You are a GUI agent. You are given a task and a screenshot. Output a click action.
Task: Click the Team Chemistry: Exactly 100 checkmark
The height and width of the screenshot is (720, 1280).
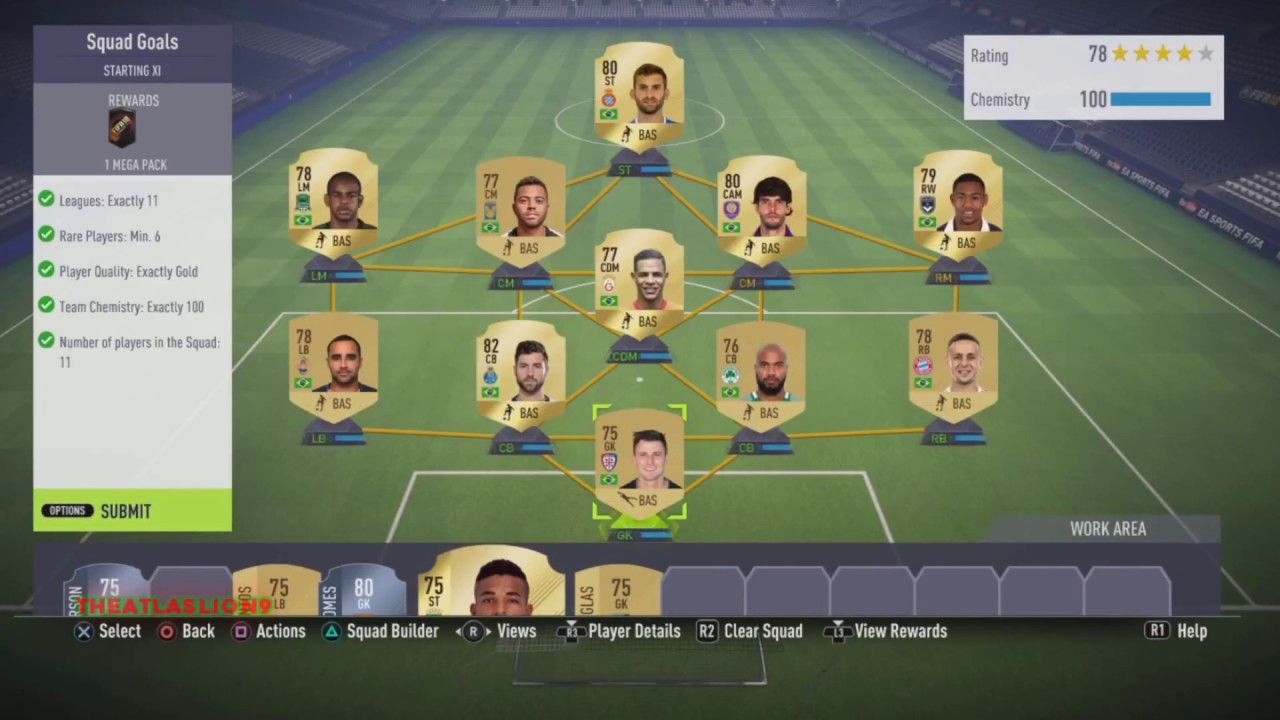click(45, 307)
